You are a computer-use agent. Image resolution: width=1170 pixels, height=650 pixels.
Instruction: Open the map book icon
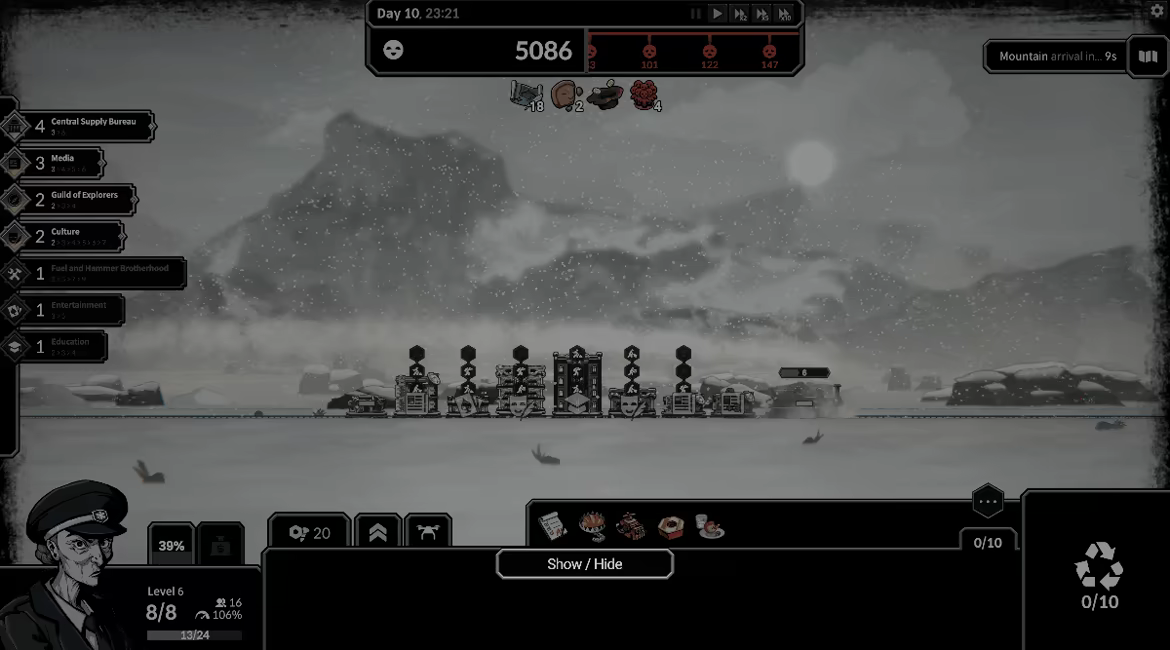pos(1147,57)
